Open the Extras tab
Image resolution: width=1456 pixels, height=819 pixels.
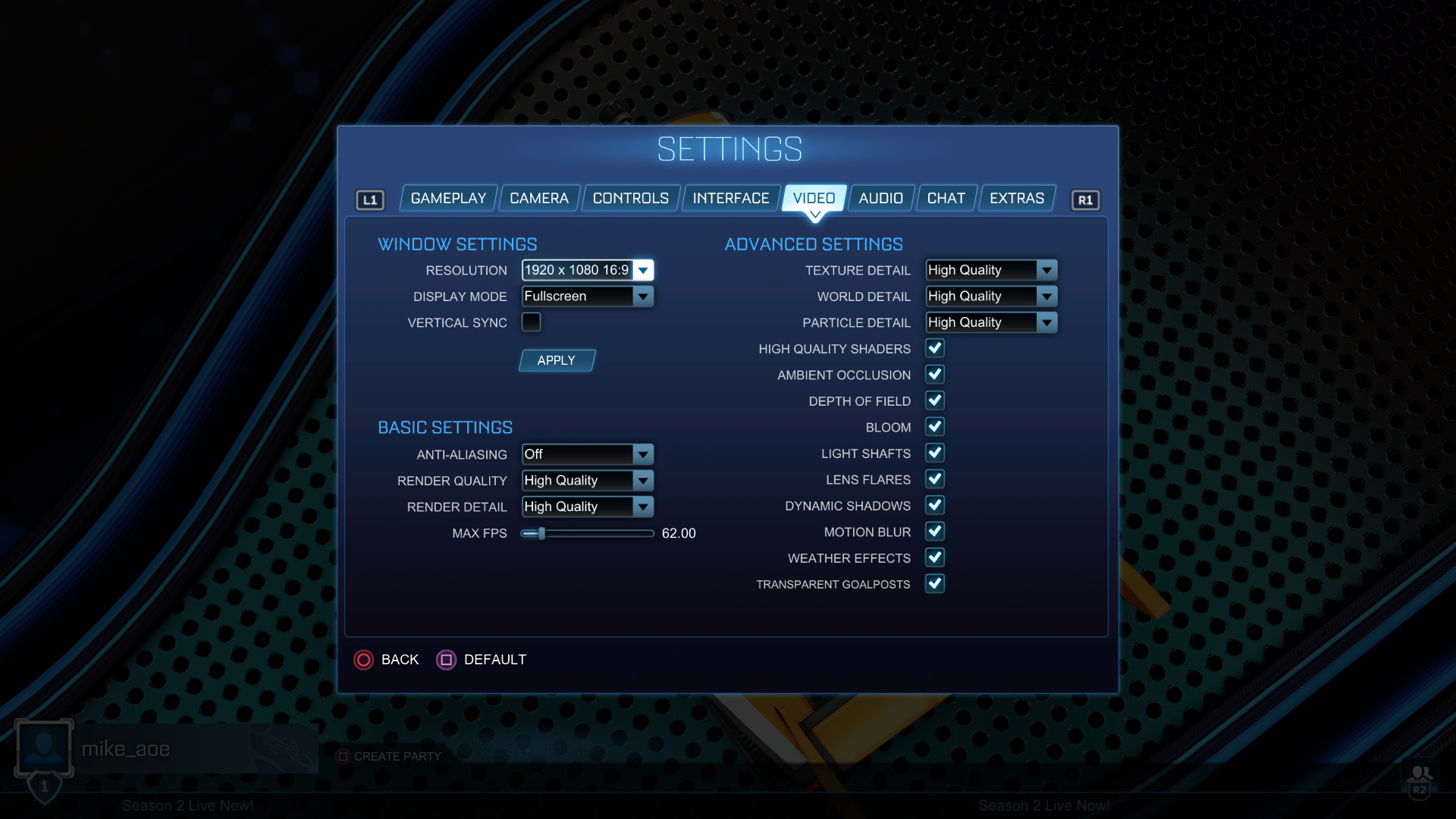[1016, 199]
